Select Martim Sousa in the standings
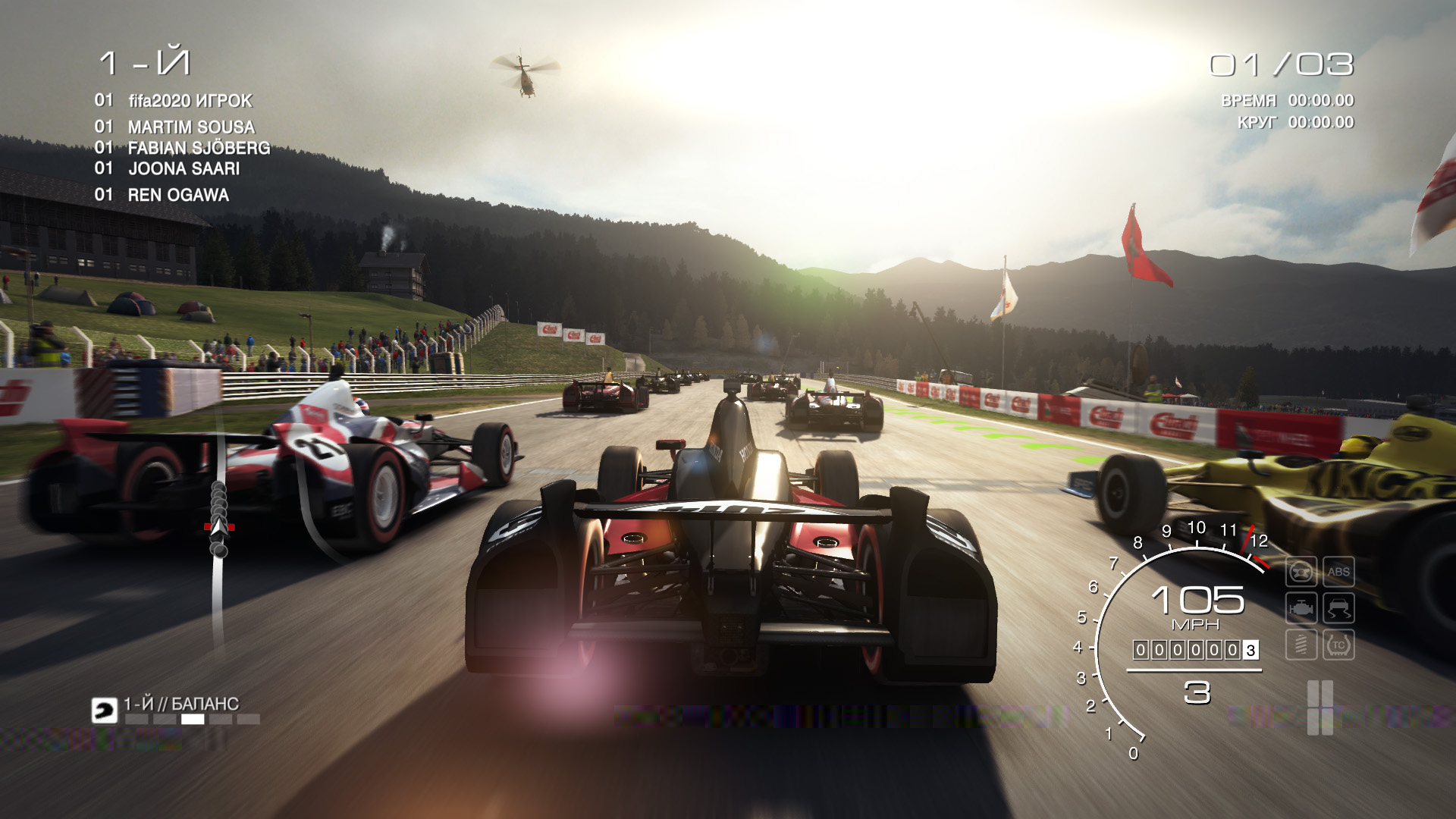The height and width of the screenshot is (819, 1456). 190,127
